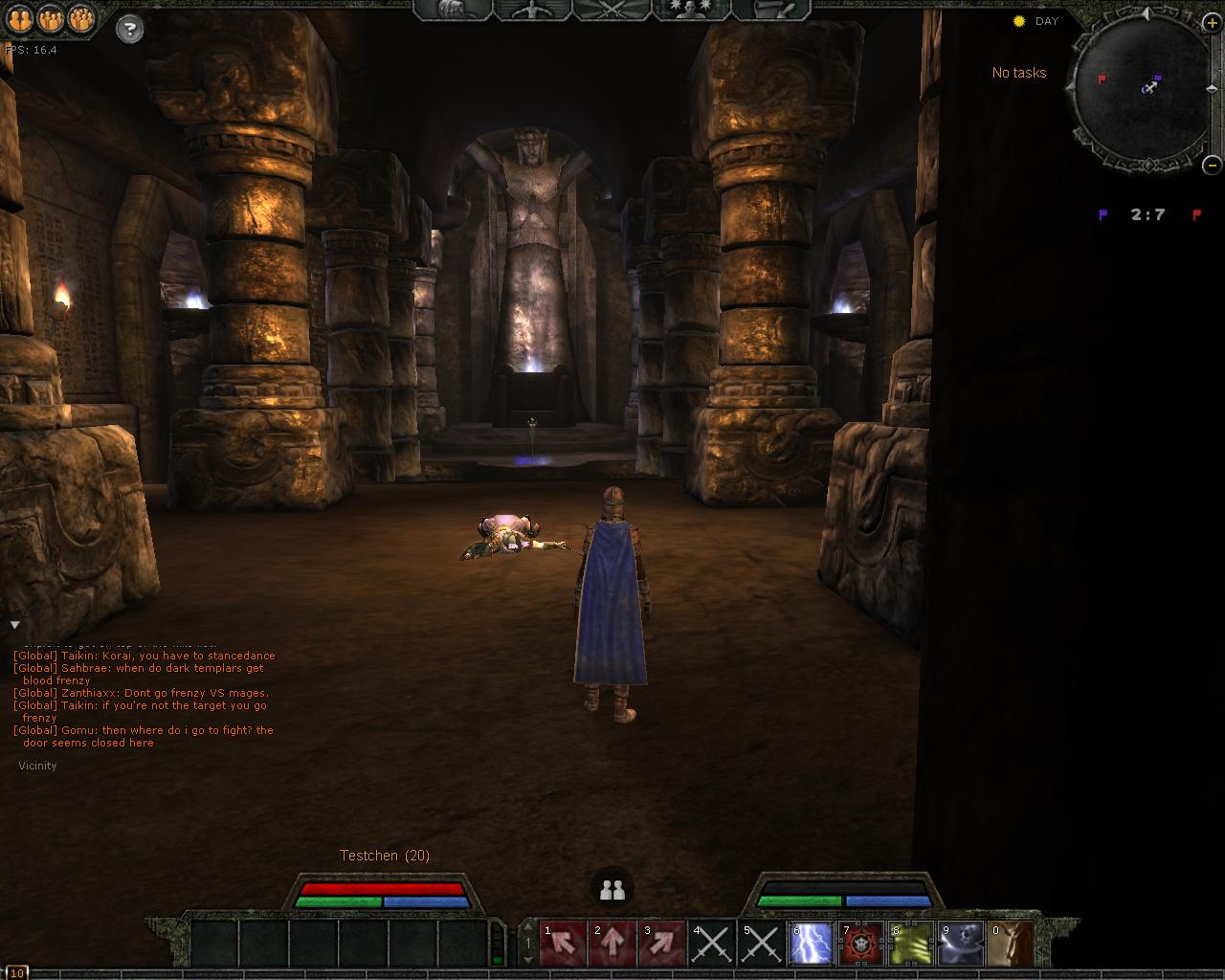This screenshot has width=1225, height=980.
Task: Click the purple flag marker below the minimap
Action: (x=1103, y=213)
